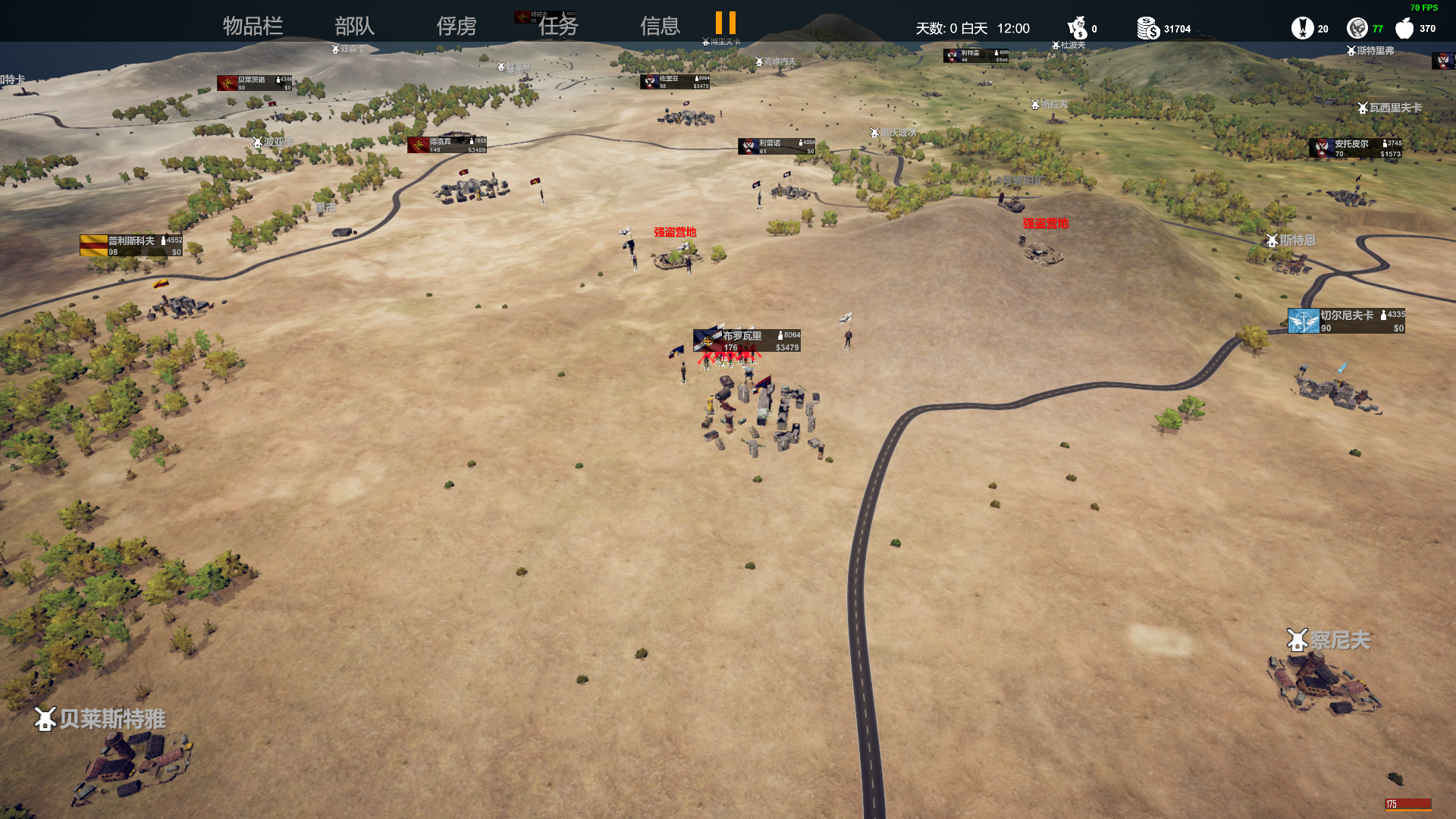Select the 安托皮尔 city nameplate
Viewport: 1456px width, 819px height.
point(1355,148)
